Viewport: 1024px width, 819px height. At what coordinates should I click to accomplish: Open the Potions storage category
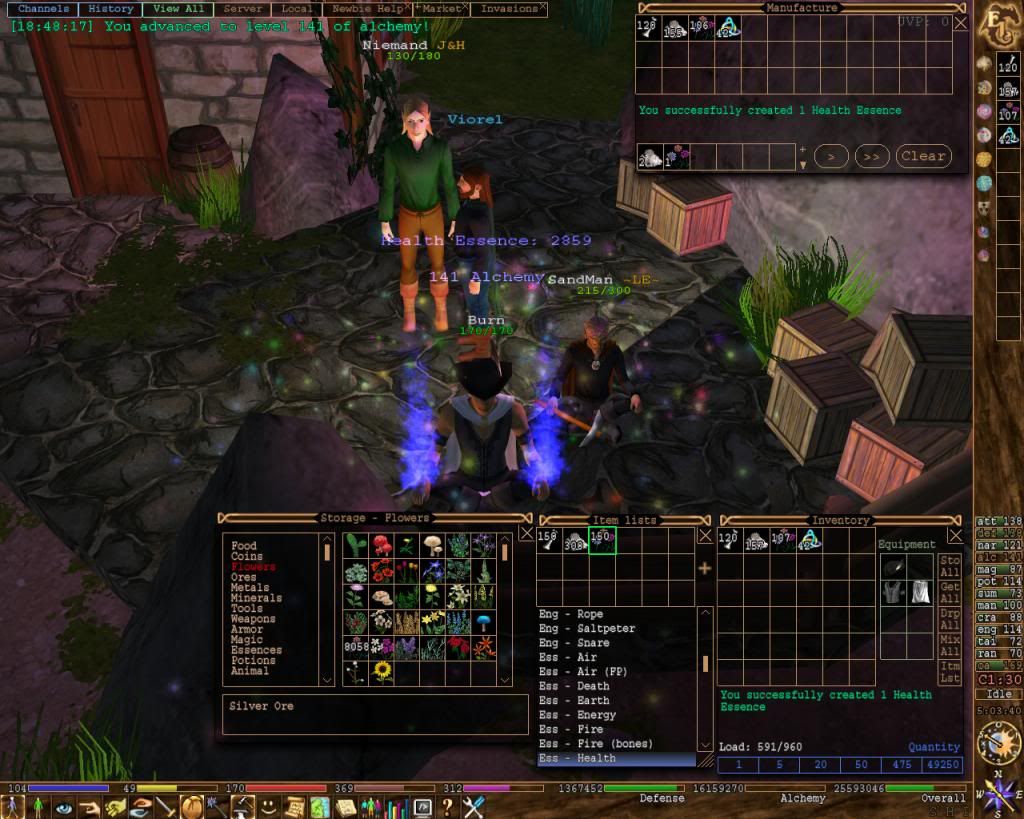(253, 661)
